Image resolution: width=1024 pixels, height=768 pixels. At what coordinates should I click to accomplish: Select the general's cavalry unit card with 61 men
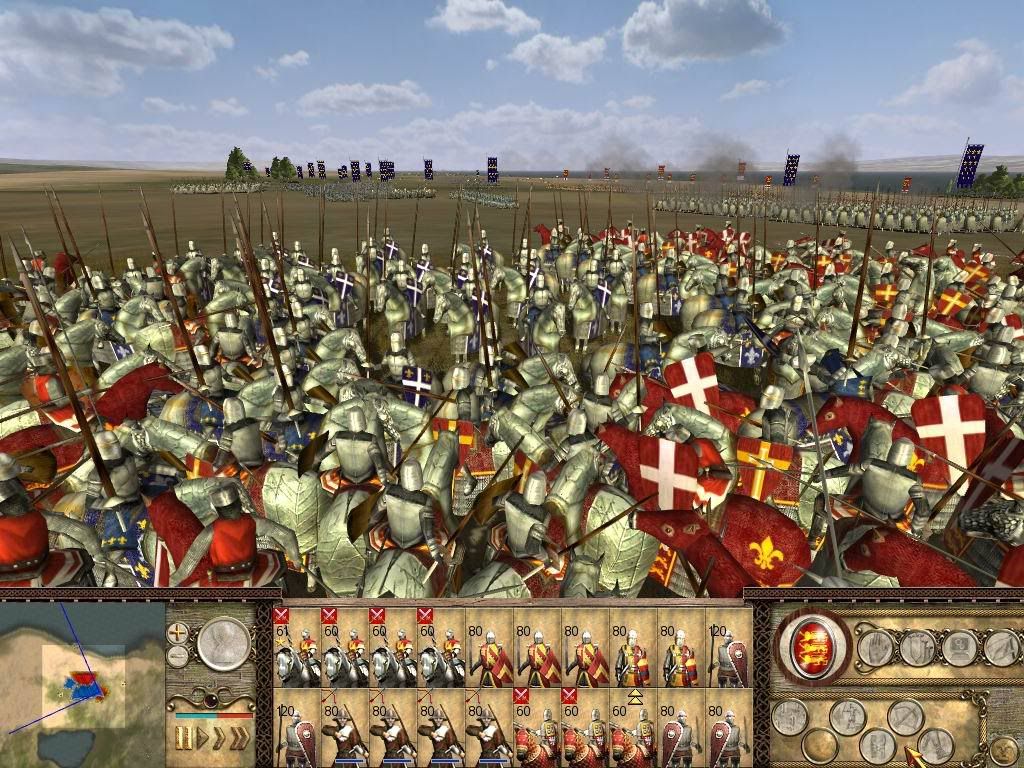pos(295,647)
